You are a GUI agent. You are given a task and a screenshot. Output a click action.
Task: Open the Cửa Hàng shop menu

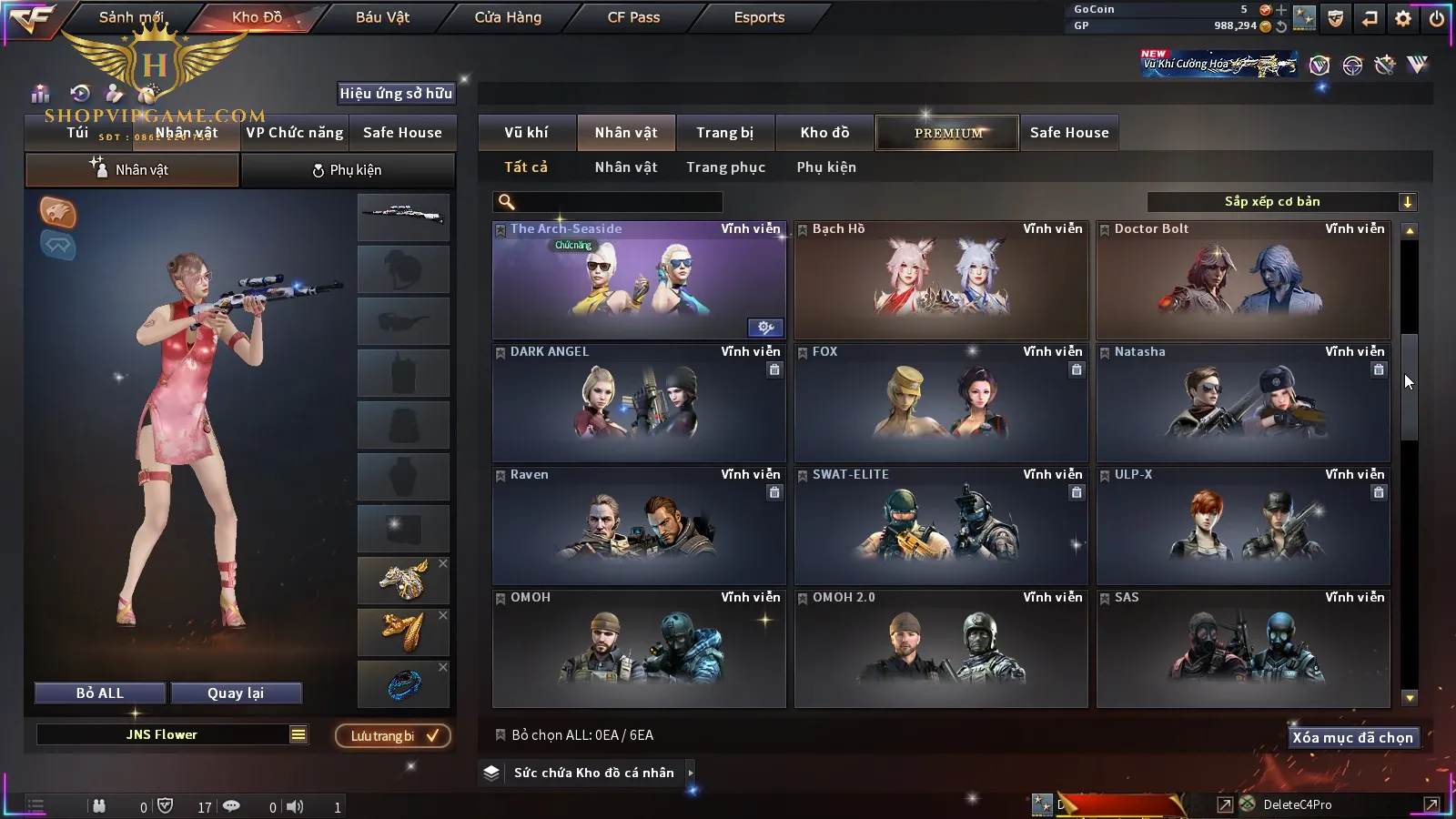pos(508,17)
